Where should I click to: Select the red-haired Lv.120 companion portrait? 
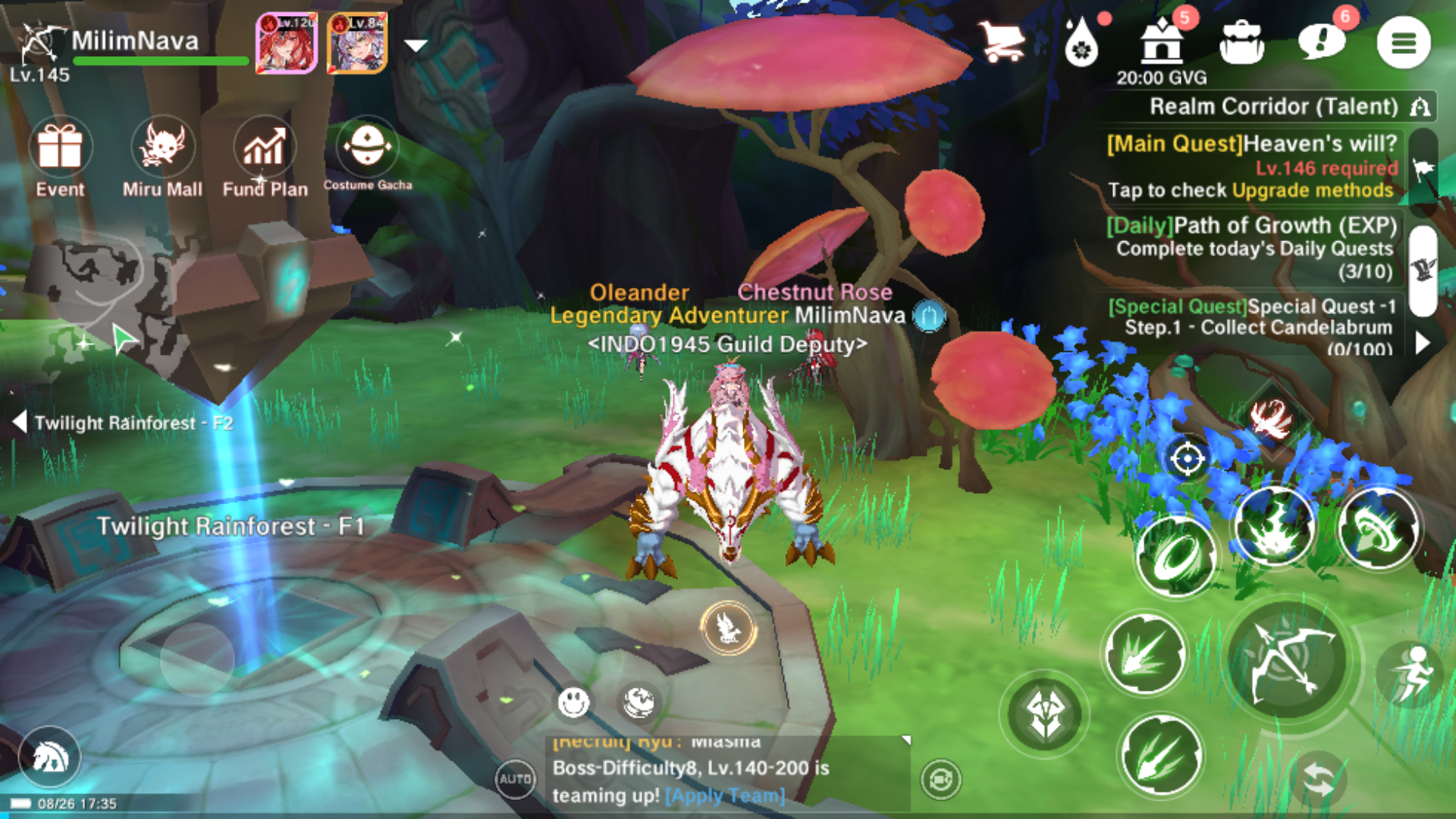(286, 42)
